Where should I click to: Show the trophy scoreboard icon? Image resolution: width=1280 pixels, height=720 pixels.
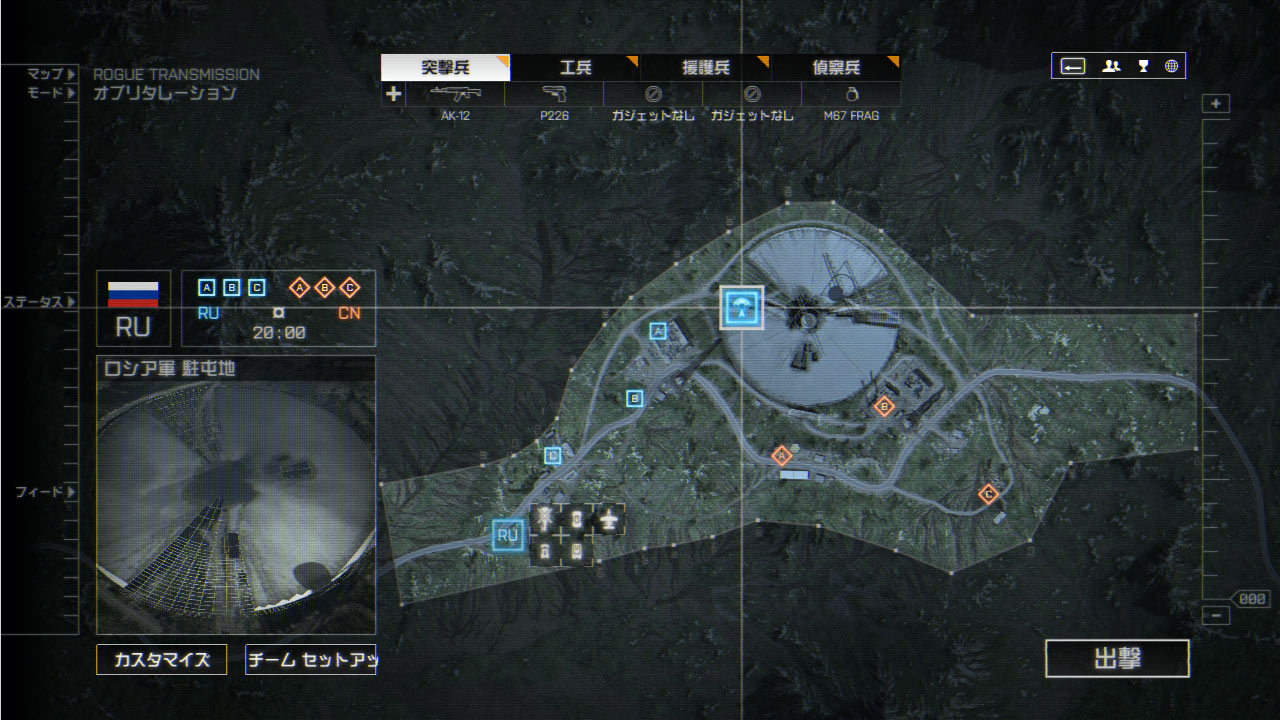click(1143, 66)
